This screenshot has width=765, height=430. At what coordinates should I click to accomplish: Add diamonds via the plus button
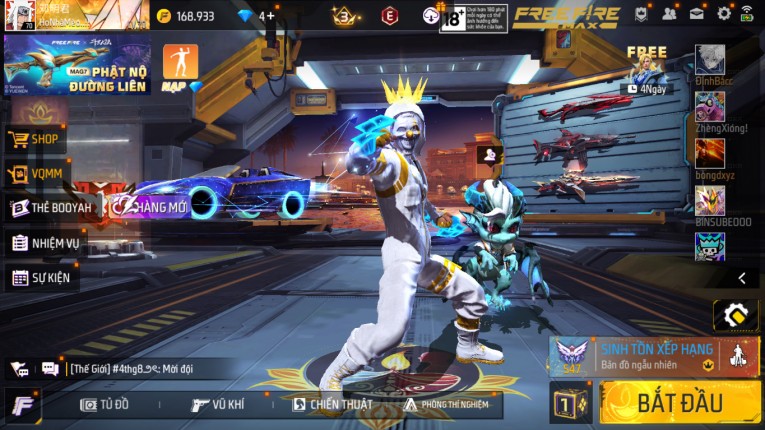coord(268,16)
